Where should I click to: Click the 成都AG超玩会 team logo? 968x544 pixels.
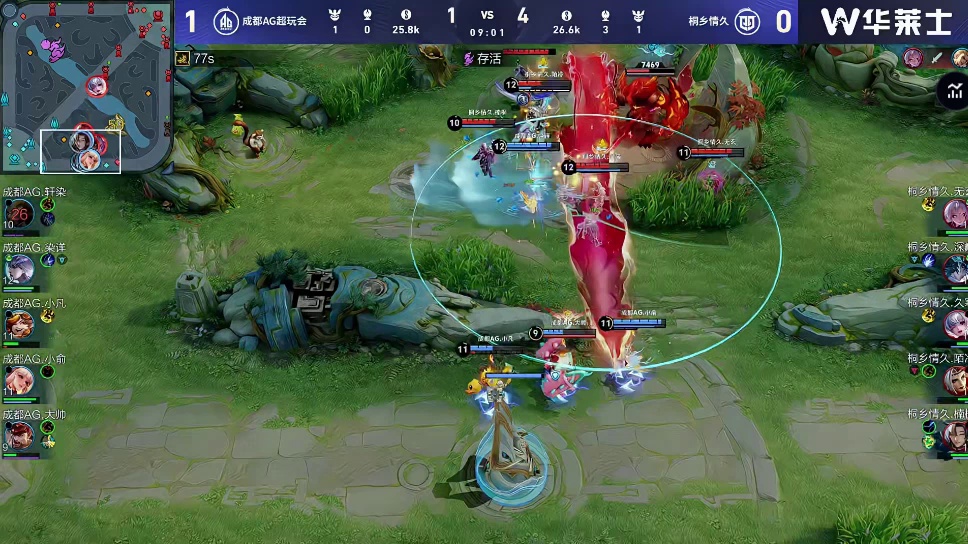[227, 21]
